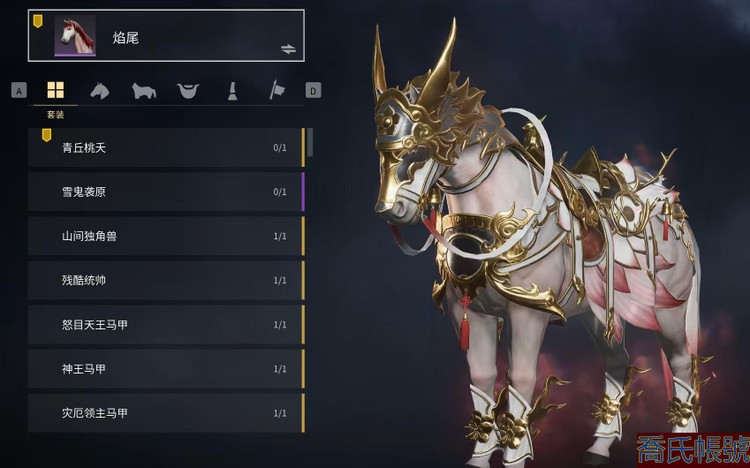Pick the 灾厄领主马甲 set
The height and width of the screenshot is (468, 750).
(x=165, y=413)
